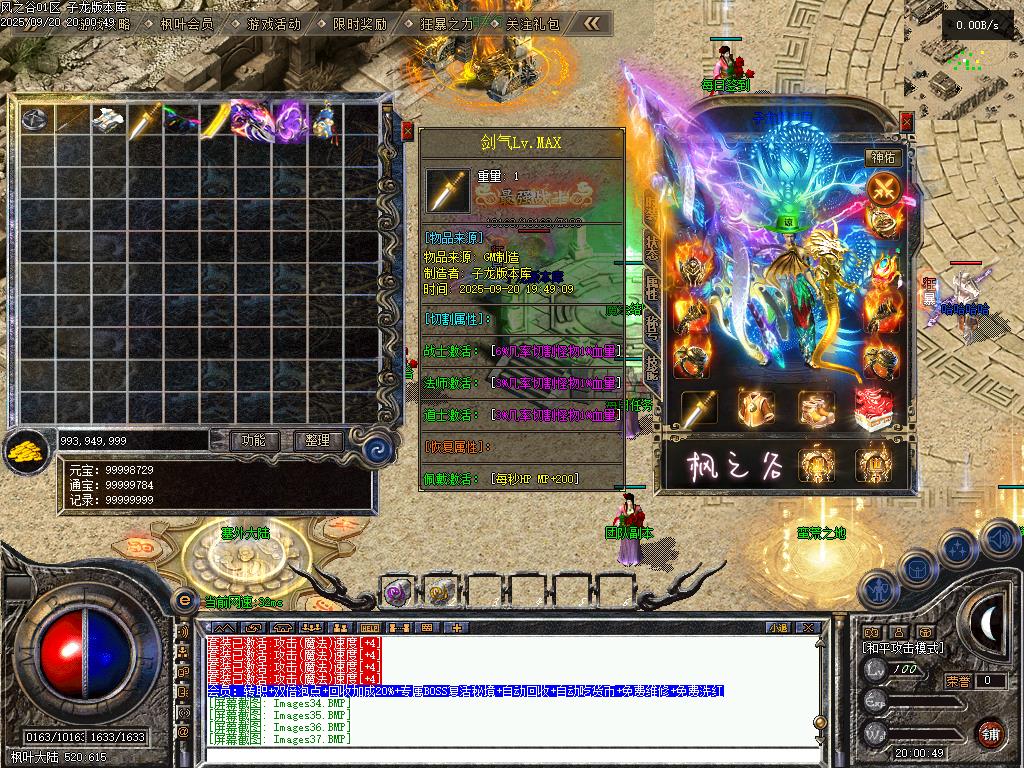This screenshot has height=768, width=1024.
Task: Open the 枫叶会员 membership menu
Action: [x=187, y=23]
